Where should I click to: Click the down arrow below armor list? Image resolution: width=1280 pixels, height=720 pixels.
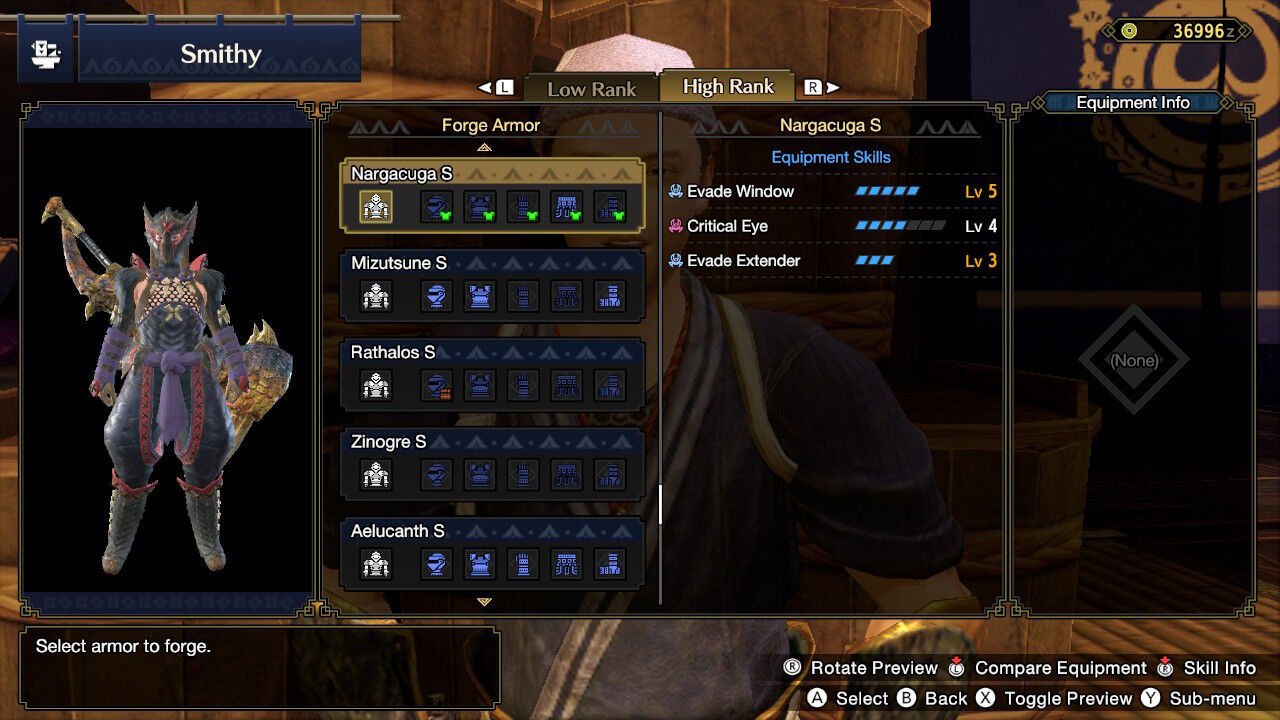pos(485,602)
